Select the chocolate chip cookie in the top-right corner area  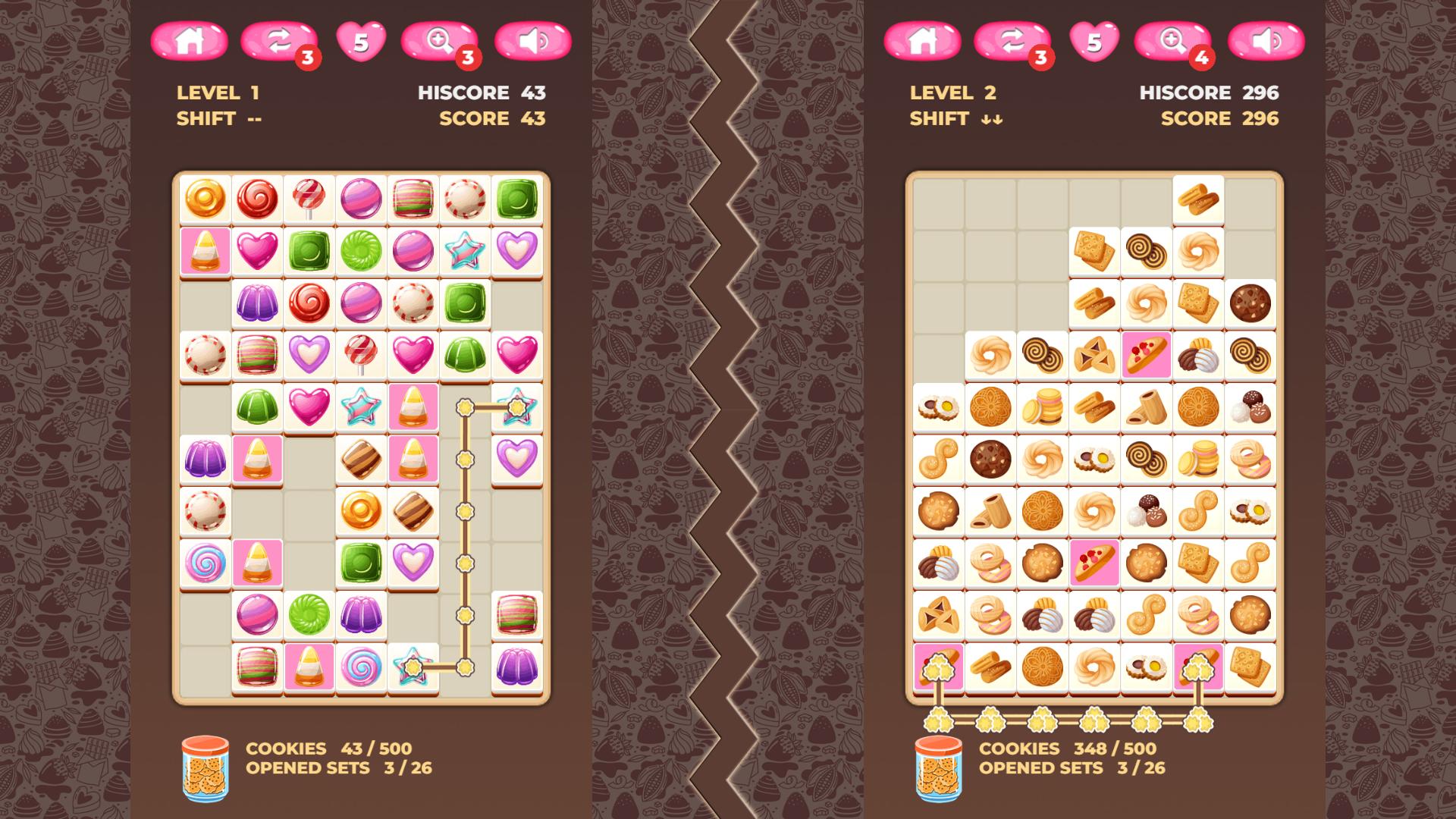(x=1250, y=303)
